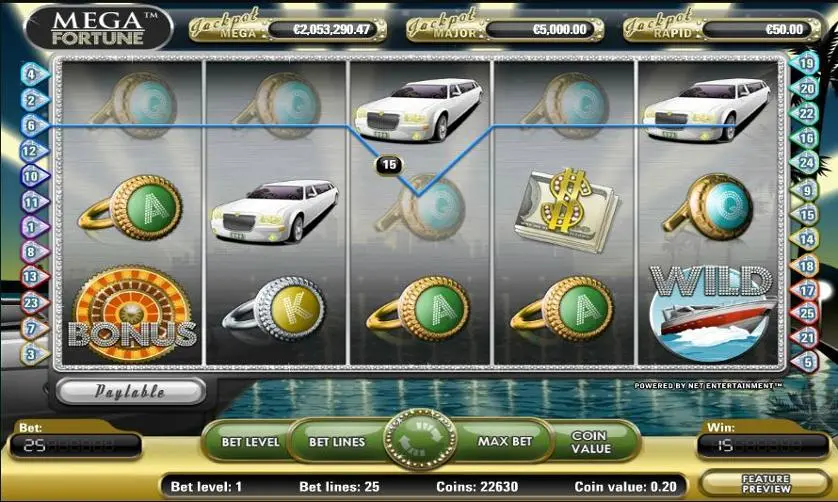Click bet line marker 5
The image size is (838, 502).
point(807,362)
